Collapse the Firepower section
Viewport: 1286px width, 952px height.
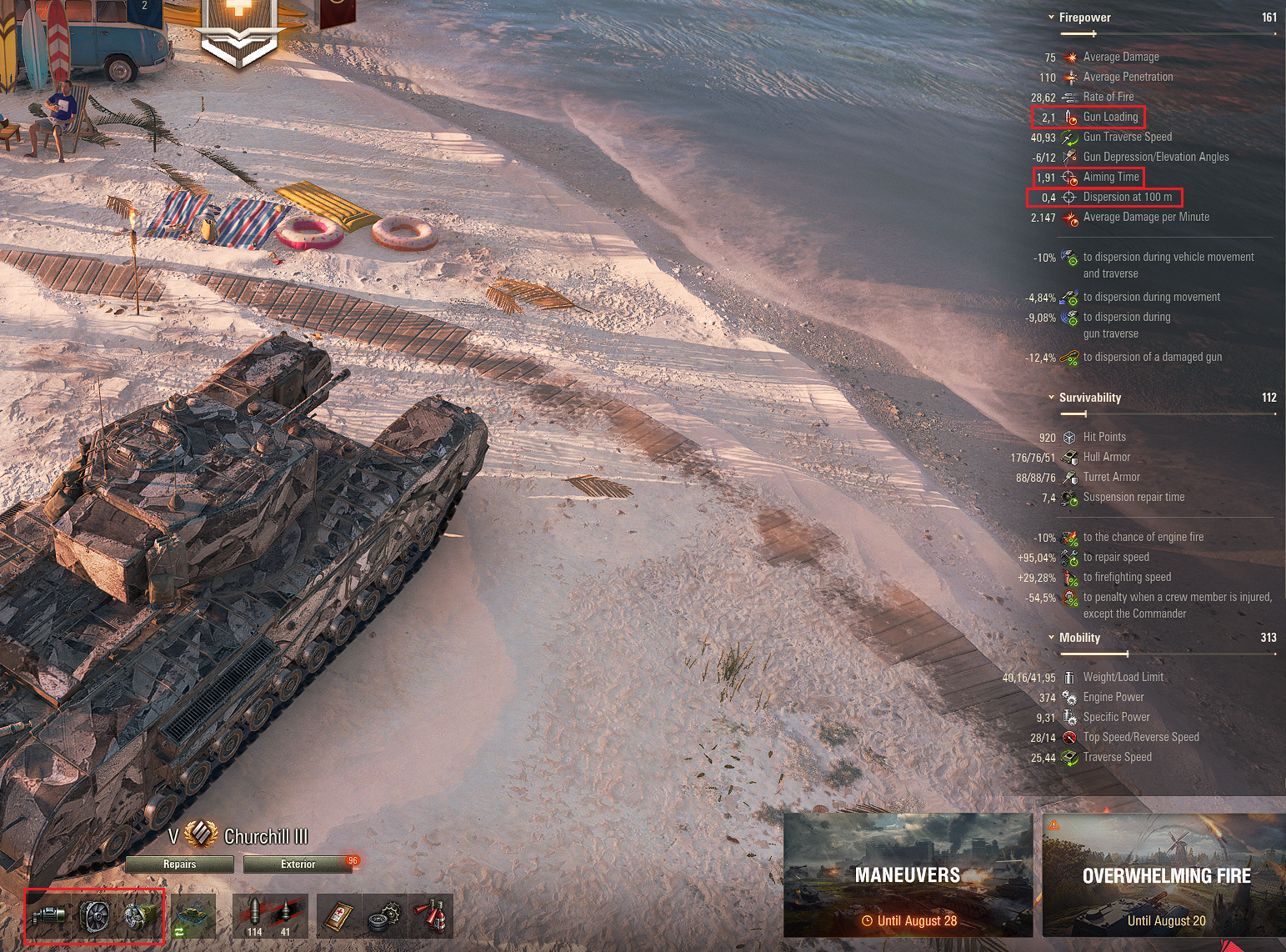click(x=1052, y=17)
